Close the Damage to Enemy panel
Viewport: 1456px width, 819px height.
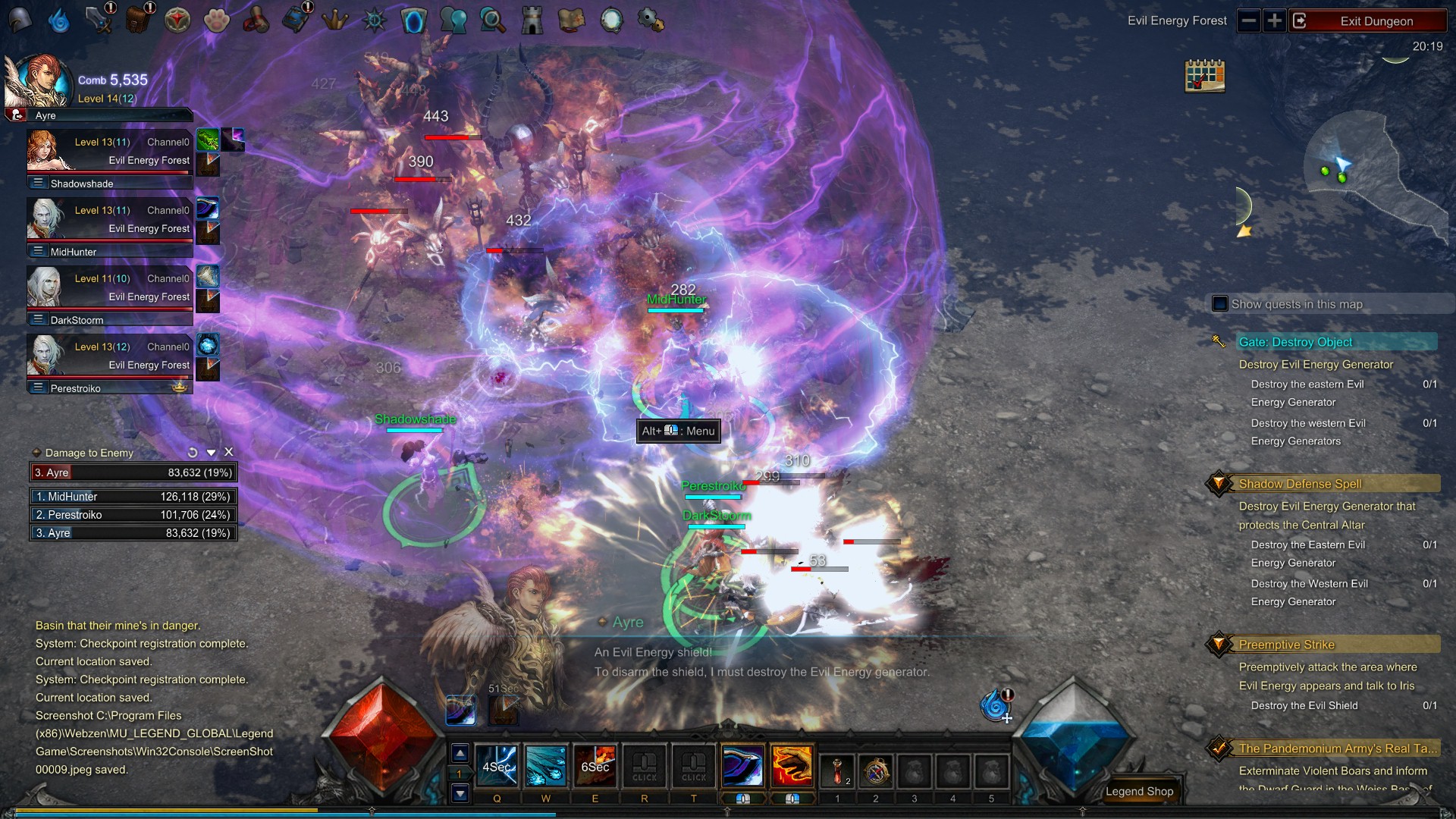point(229,452)
